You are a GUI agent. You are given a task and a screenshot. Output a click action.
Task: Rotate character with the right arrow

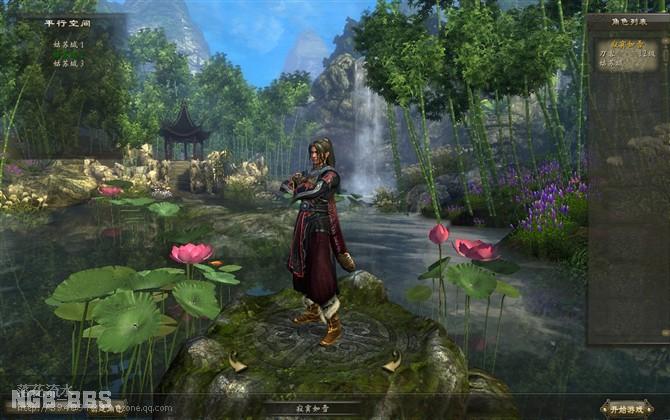(x=393, y=362)
